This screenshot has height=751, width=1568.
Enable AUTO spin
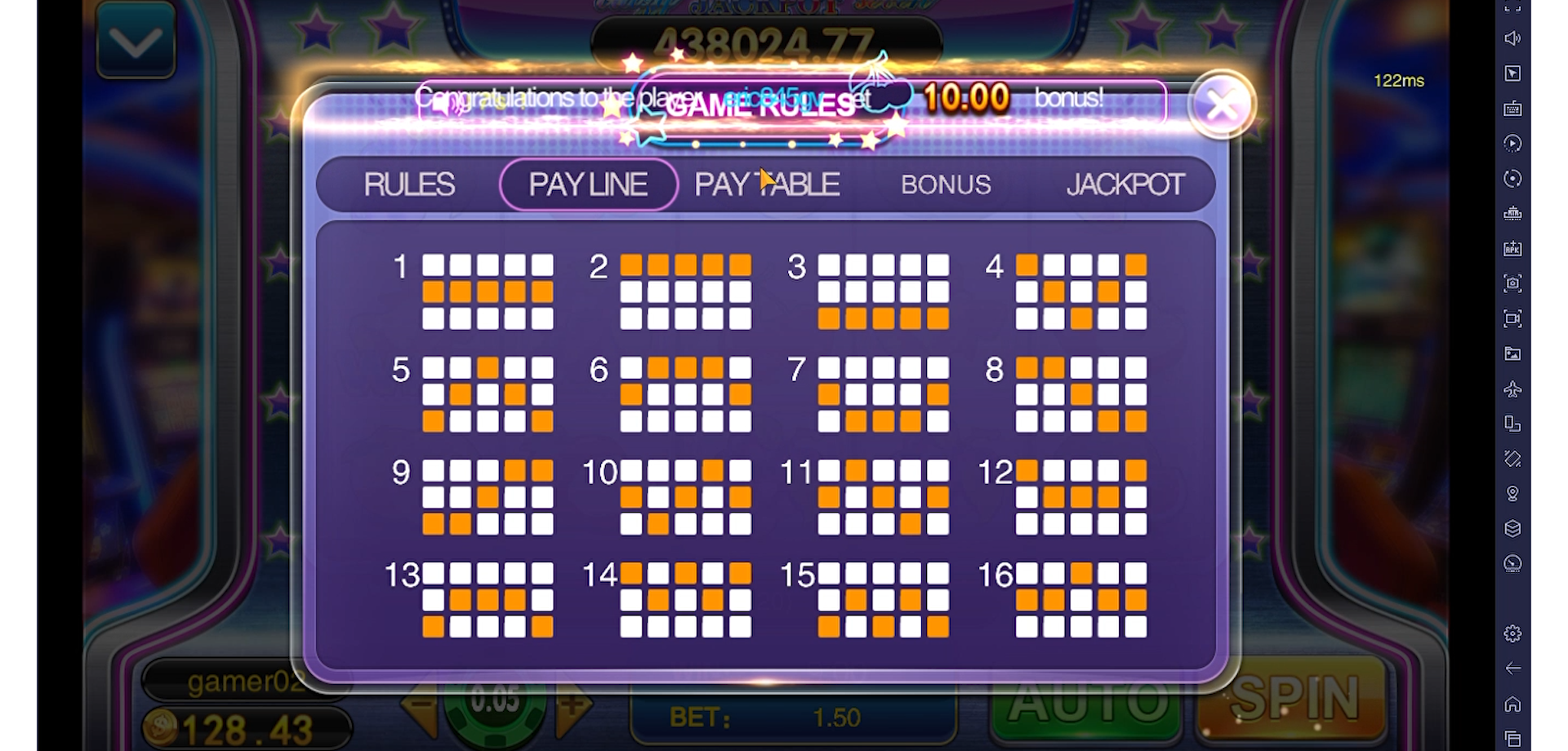(x=1086, y=703)
